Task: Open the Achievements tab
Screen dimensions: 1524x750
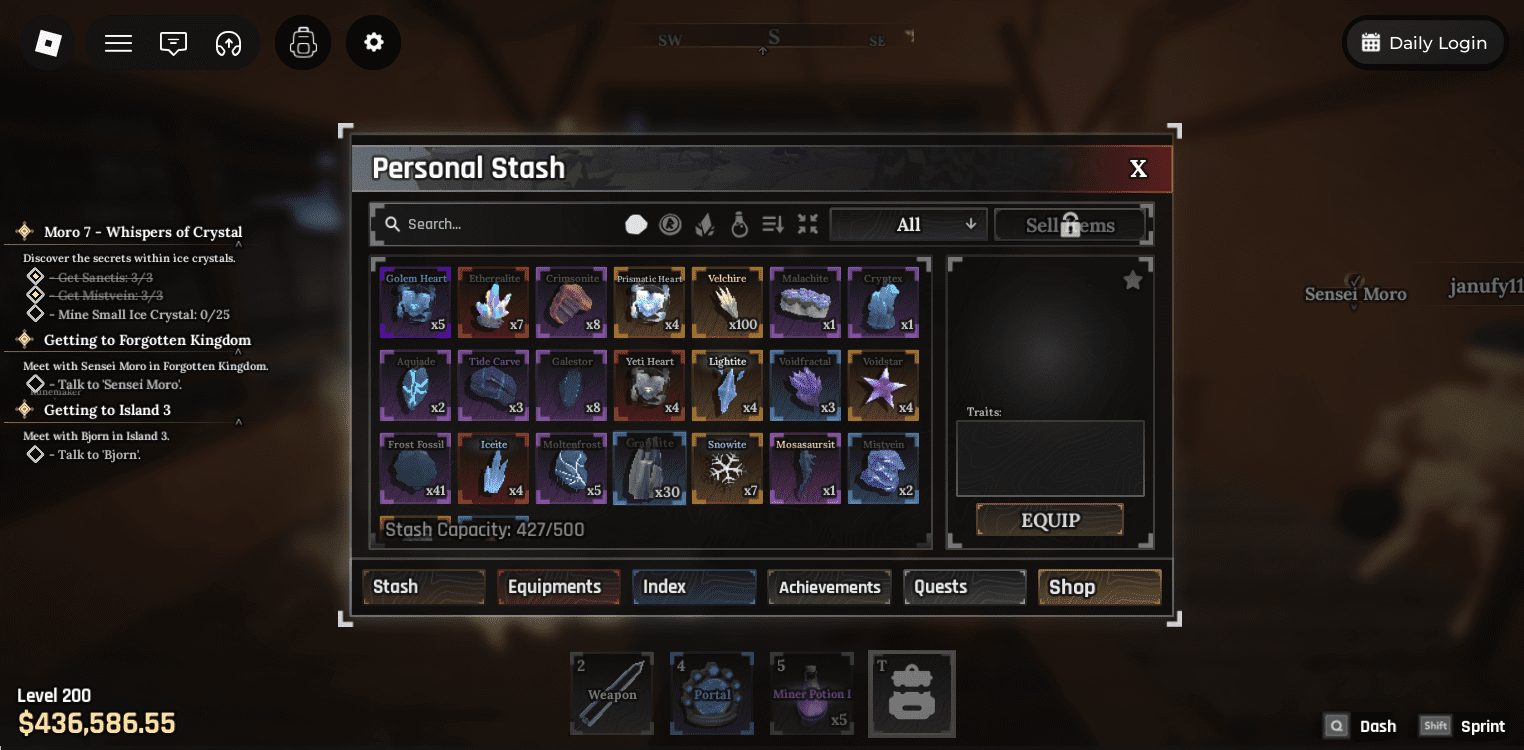Action: coord(829,587)
